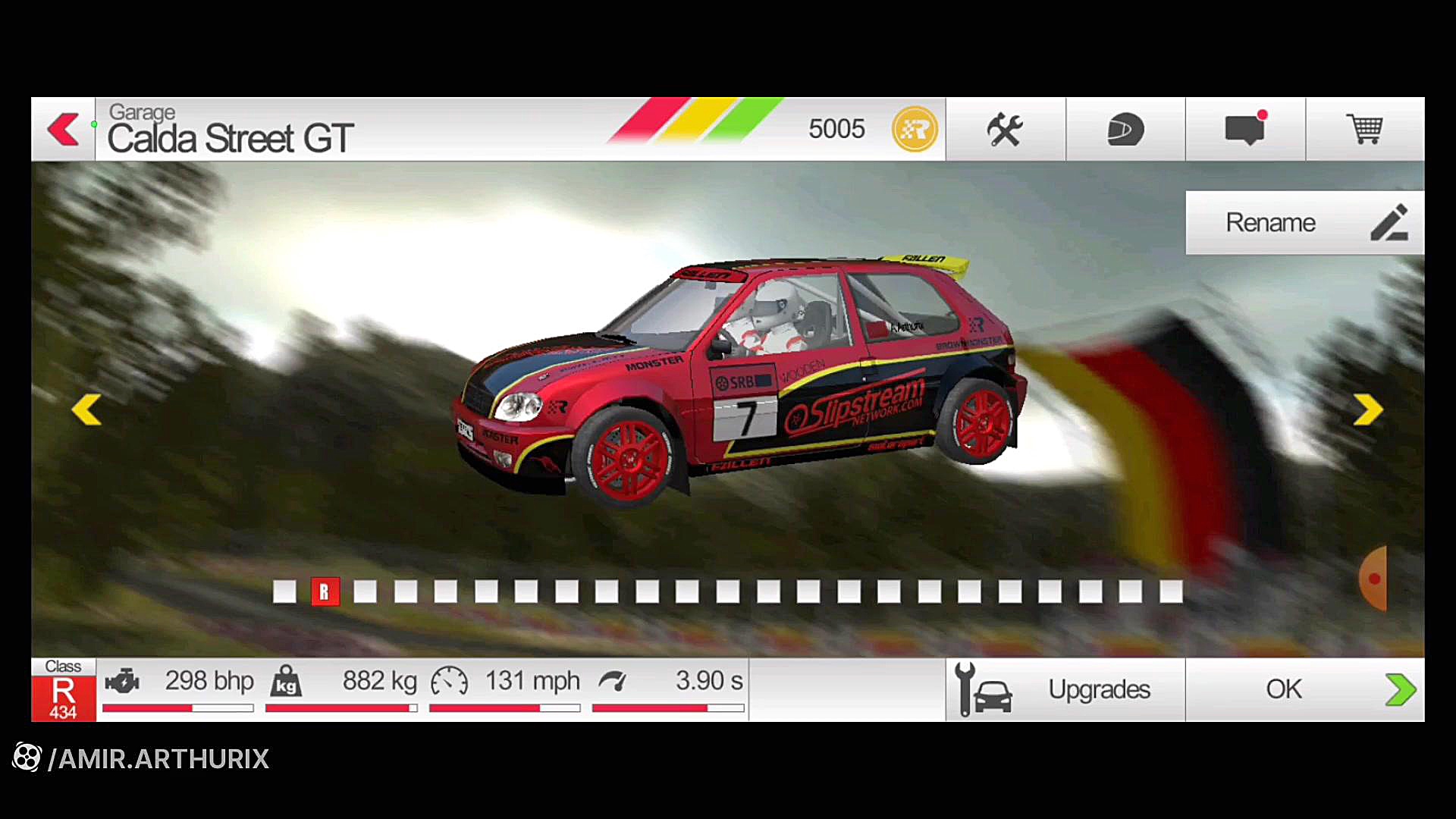The width and height of the screenshot is (1456, 819).
Task: Open the Upgrades menu
Action: 1065,689
